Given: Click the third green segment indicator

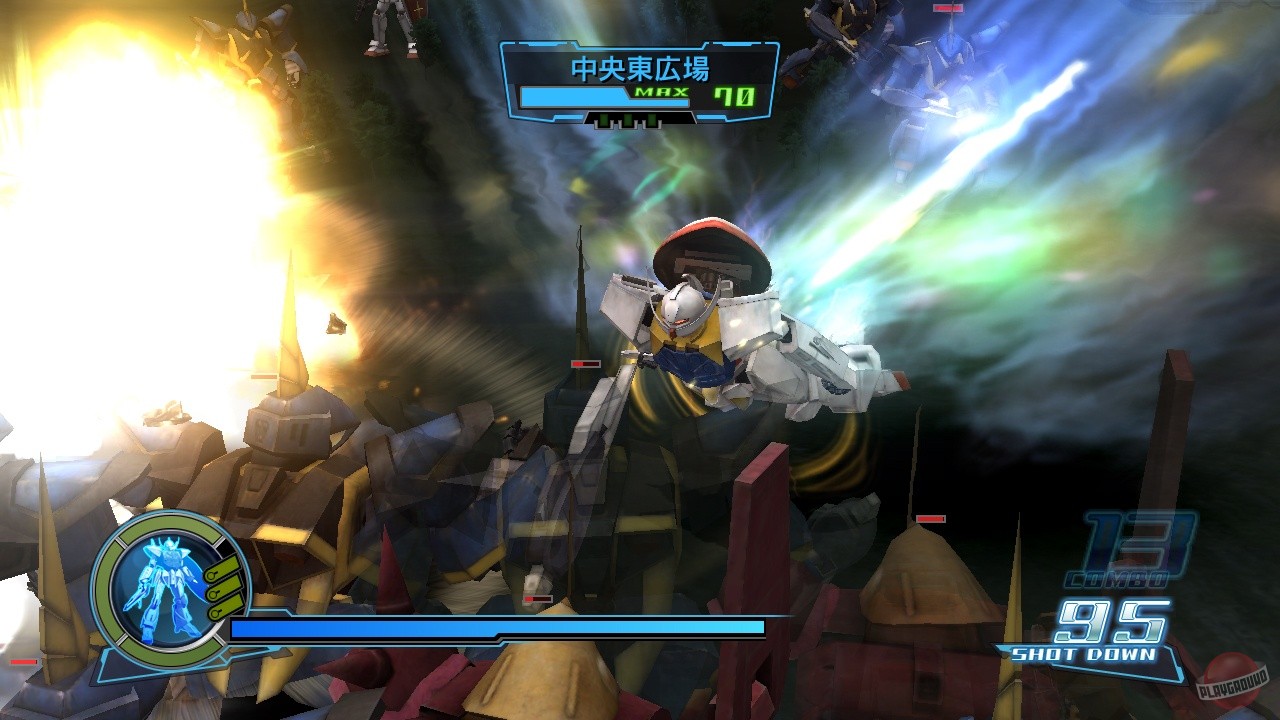Looking at the screenshot, I should (651, 120).
